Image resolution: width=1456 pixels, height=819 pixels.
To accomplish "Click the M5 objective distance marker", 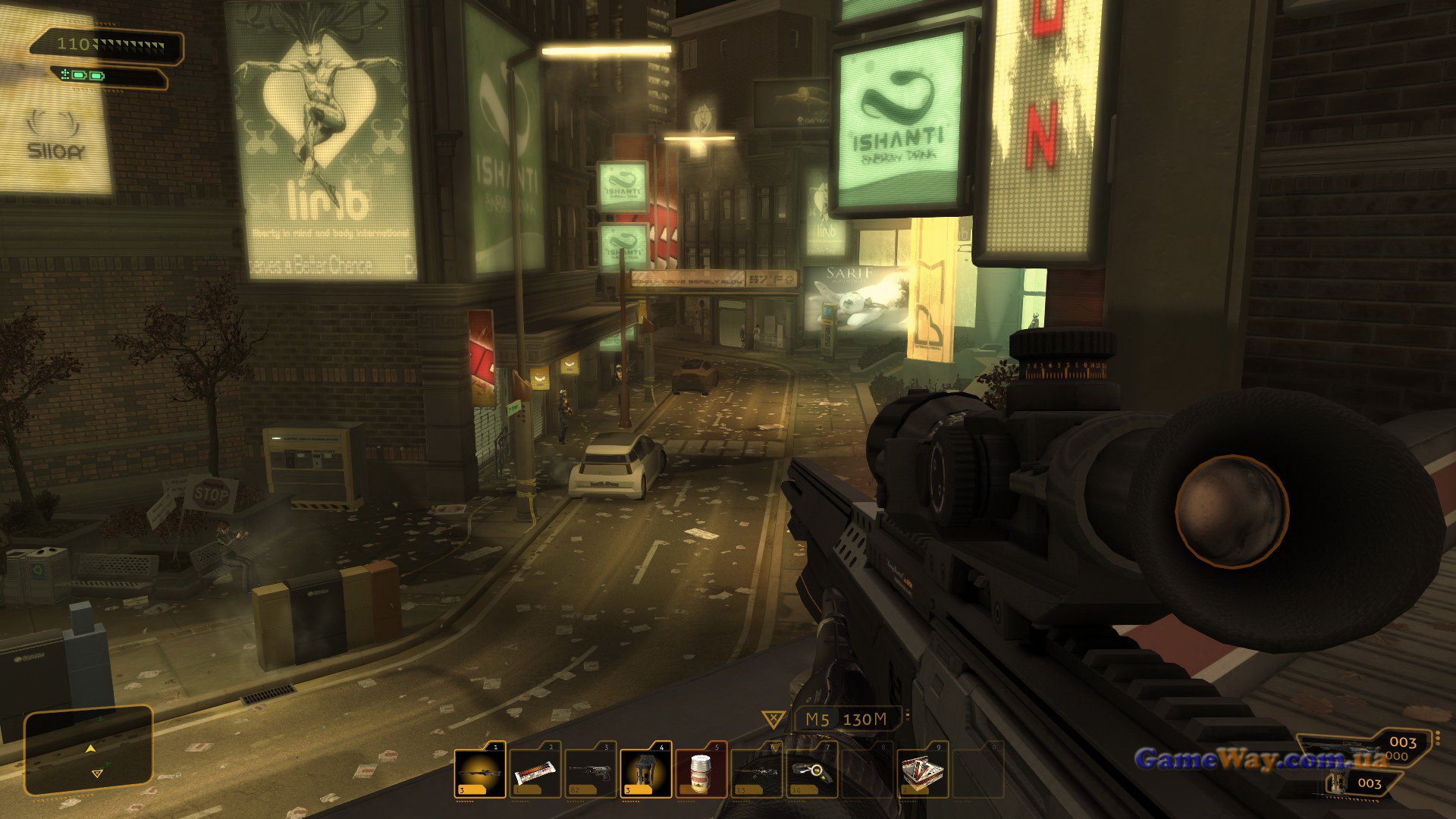I will pyautogui.click(x=846, y=719).
